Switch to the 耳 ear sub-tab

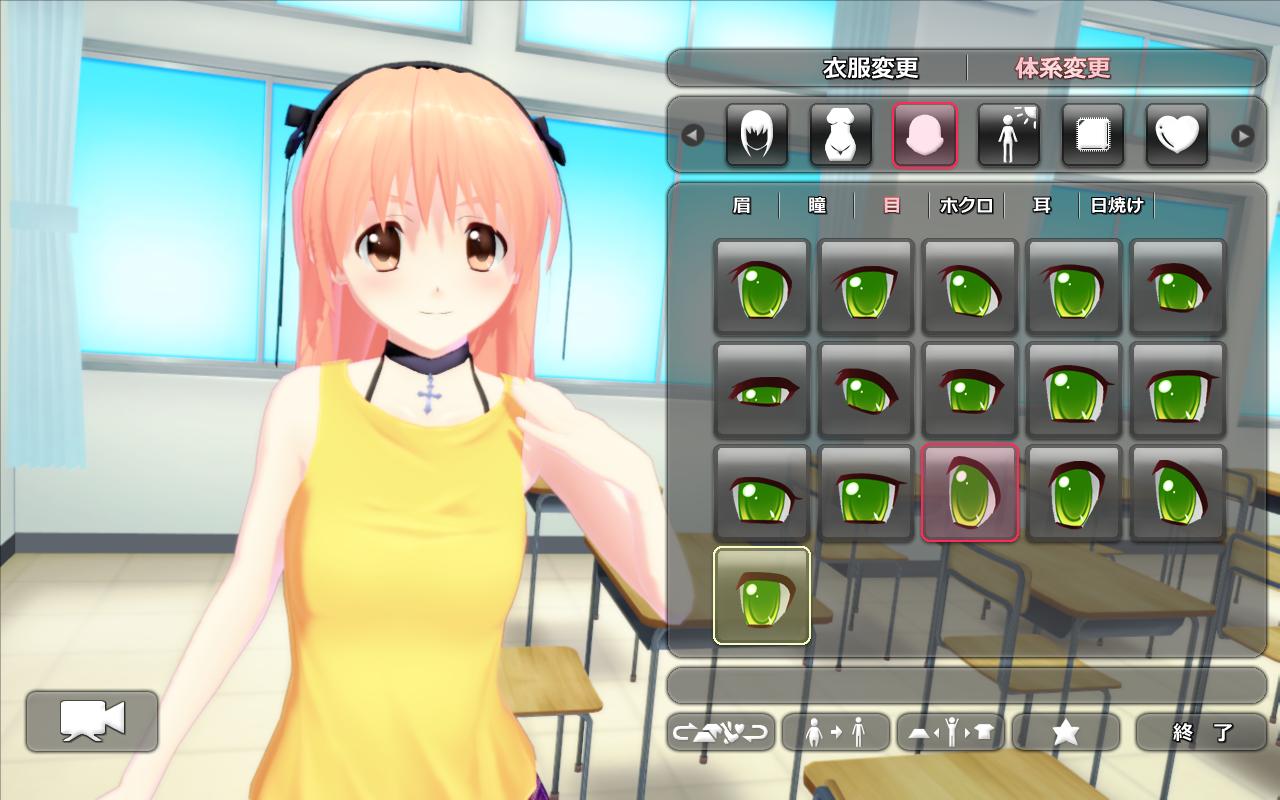pos(1042,205)
